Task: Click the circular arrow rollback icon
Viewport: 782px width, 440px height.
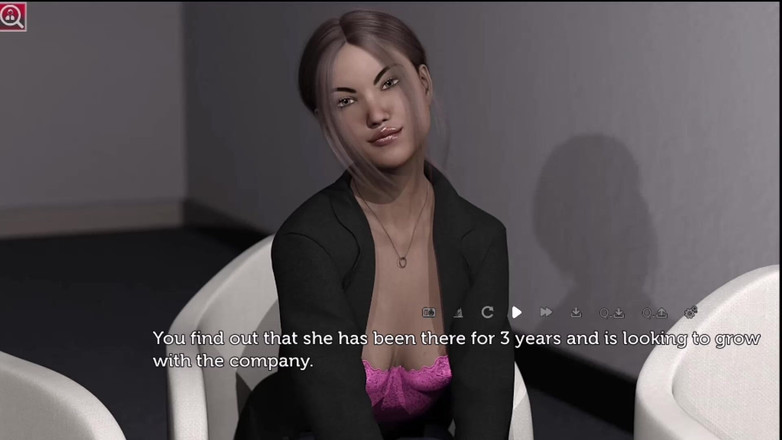Action: (487, 313)
